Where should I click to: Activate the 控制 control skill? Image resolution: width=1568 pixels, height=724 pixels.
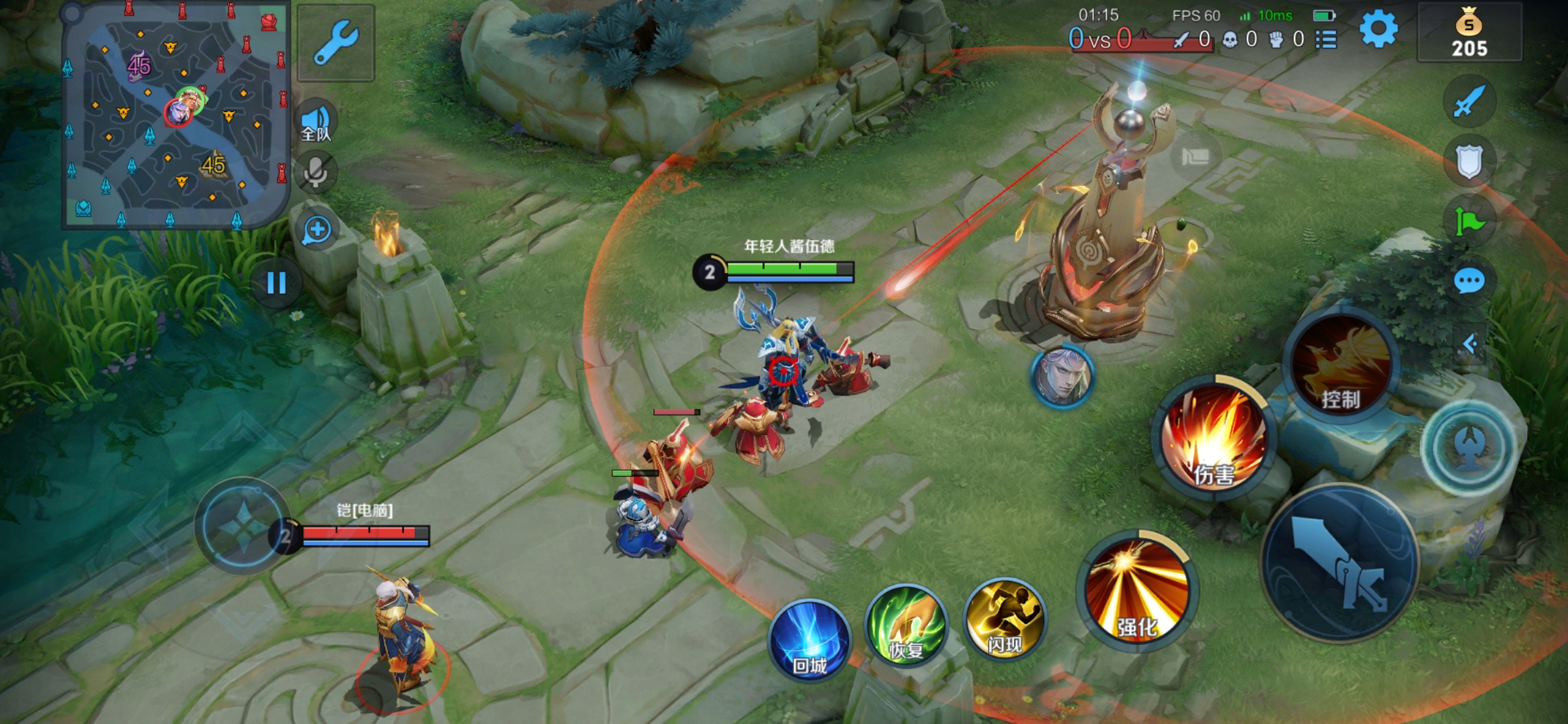(x=1341, y=365)
